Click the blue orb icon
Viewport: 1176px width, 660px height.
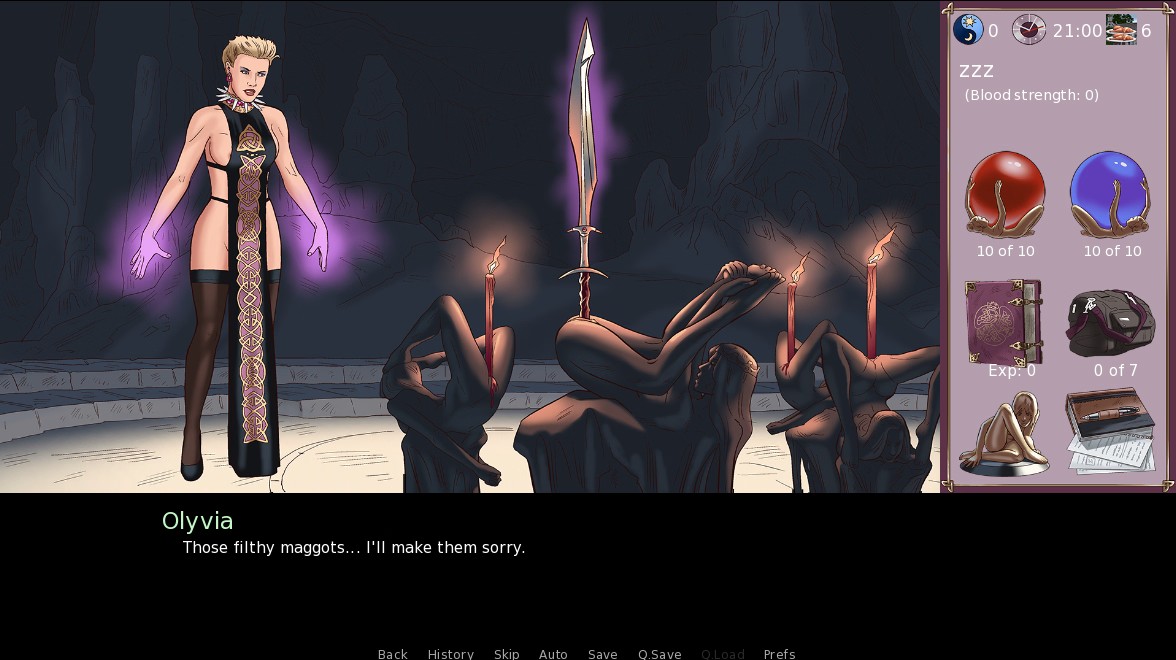pos(1111,195)
